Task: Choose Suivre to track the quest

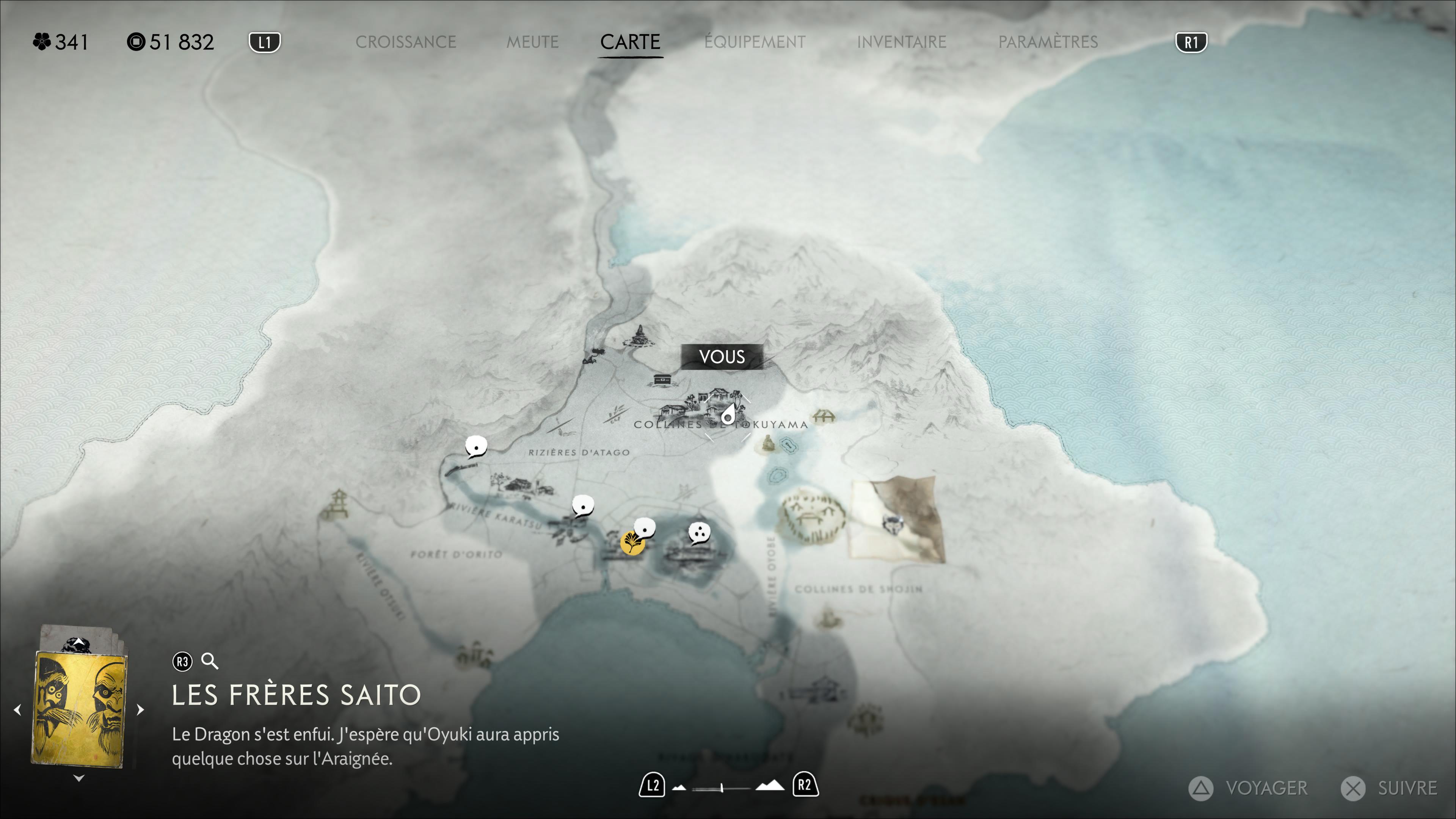Action: pyautogui.click(x=1389, y=788)
